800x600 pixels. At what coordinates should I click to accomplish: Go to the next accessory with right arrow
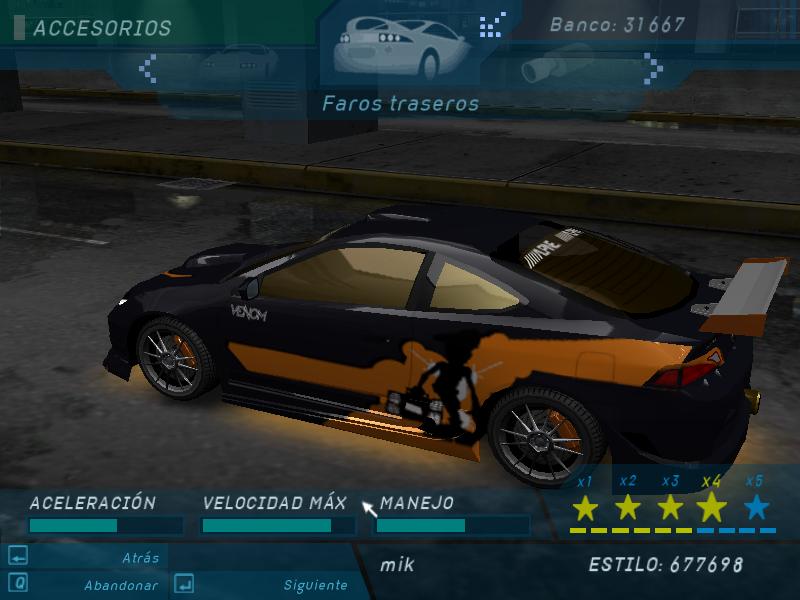652,68
